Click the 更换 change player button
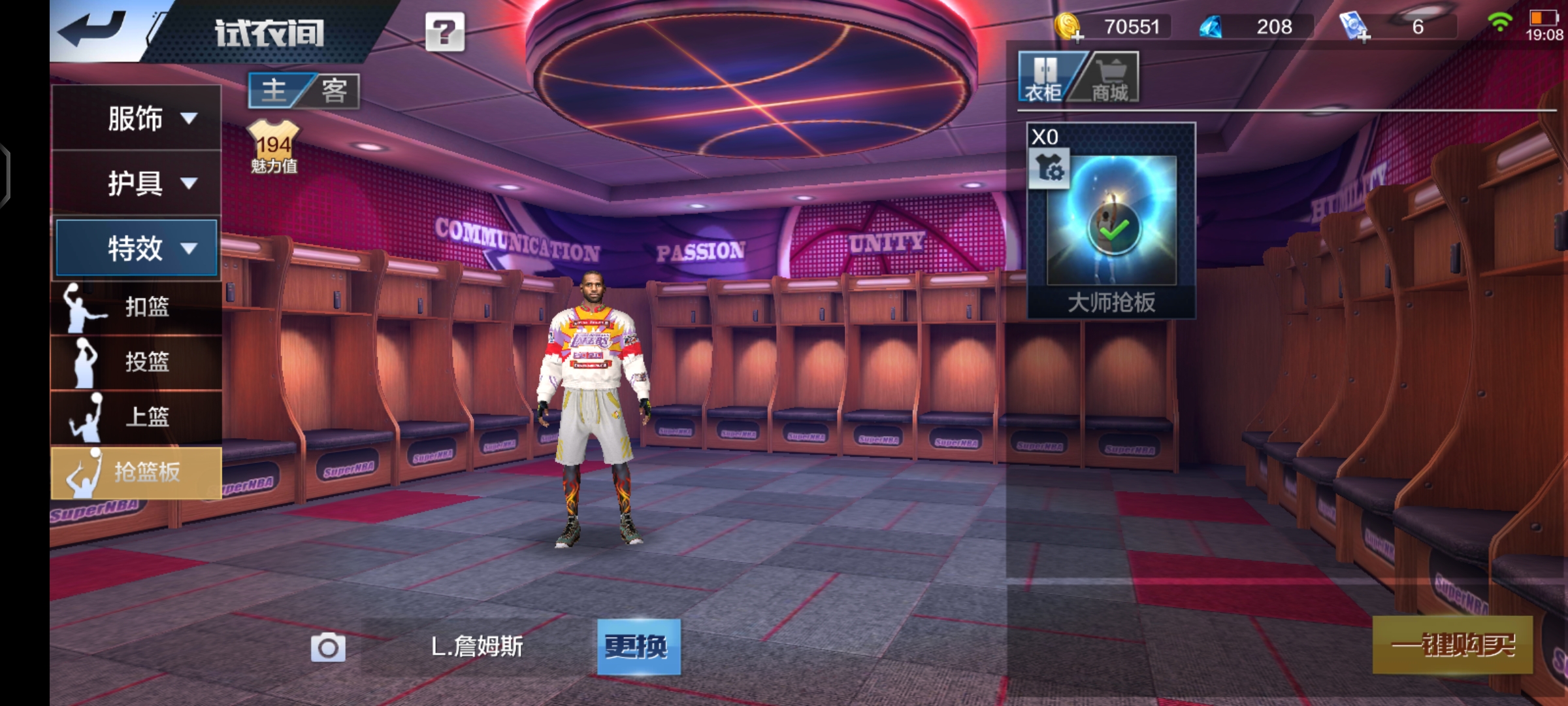 [x=638, y=647]
